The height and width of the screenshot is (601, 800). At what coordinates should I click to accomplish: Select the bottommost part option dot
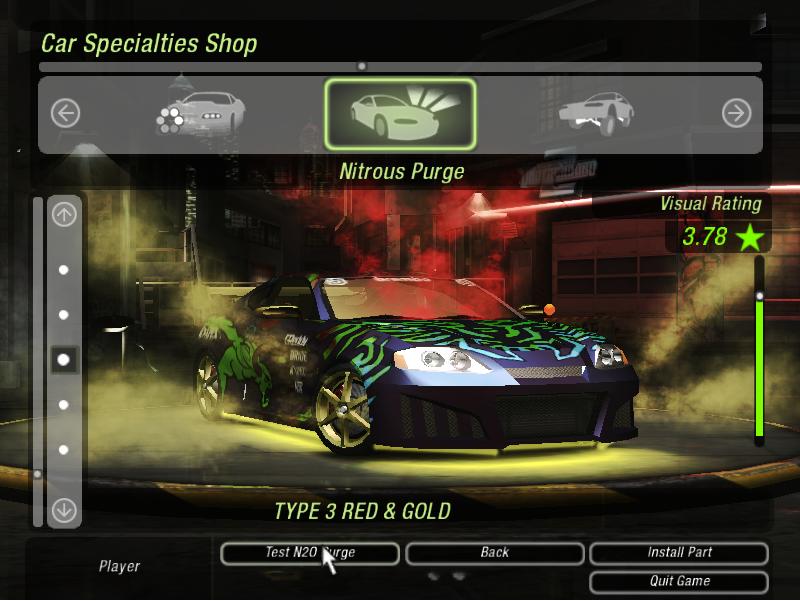click(x=64, y=450)
